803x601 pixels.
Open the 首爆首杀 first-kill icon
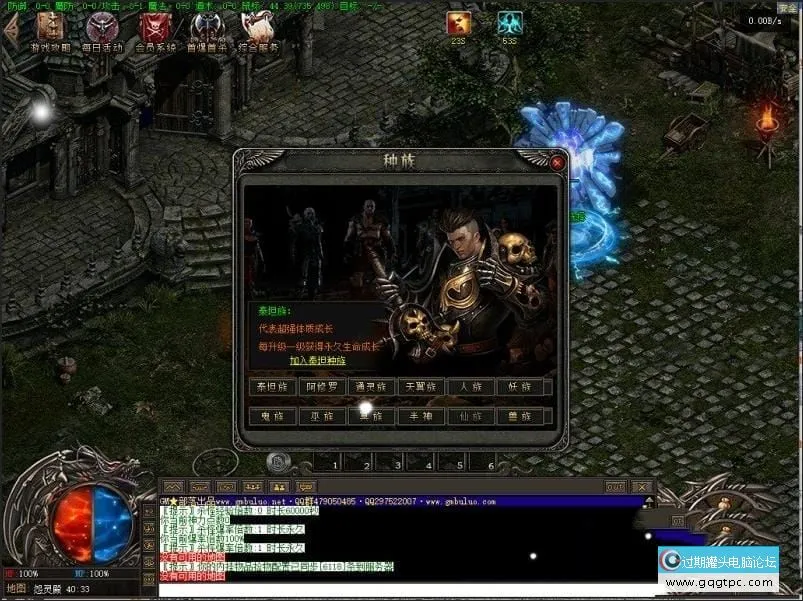click(x=207, y=30)
